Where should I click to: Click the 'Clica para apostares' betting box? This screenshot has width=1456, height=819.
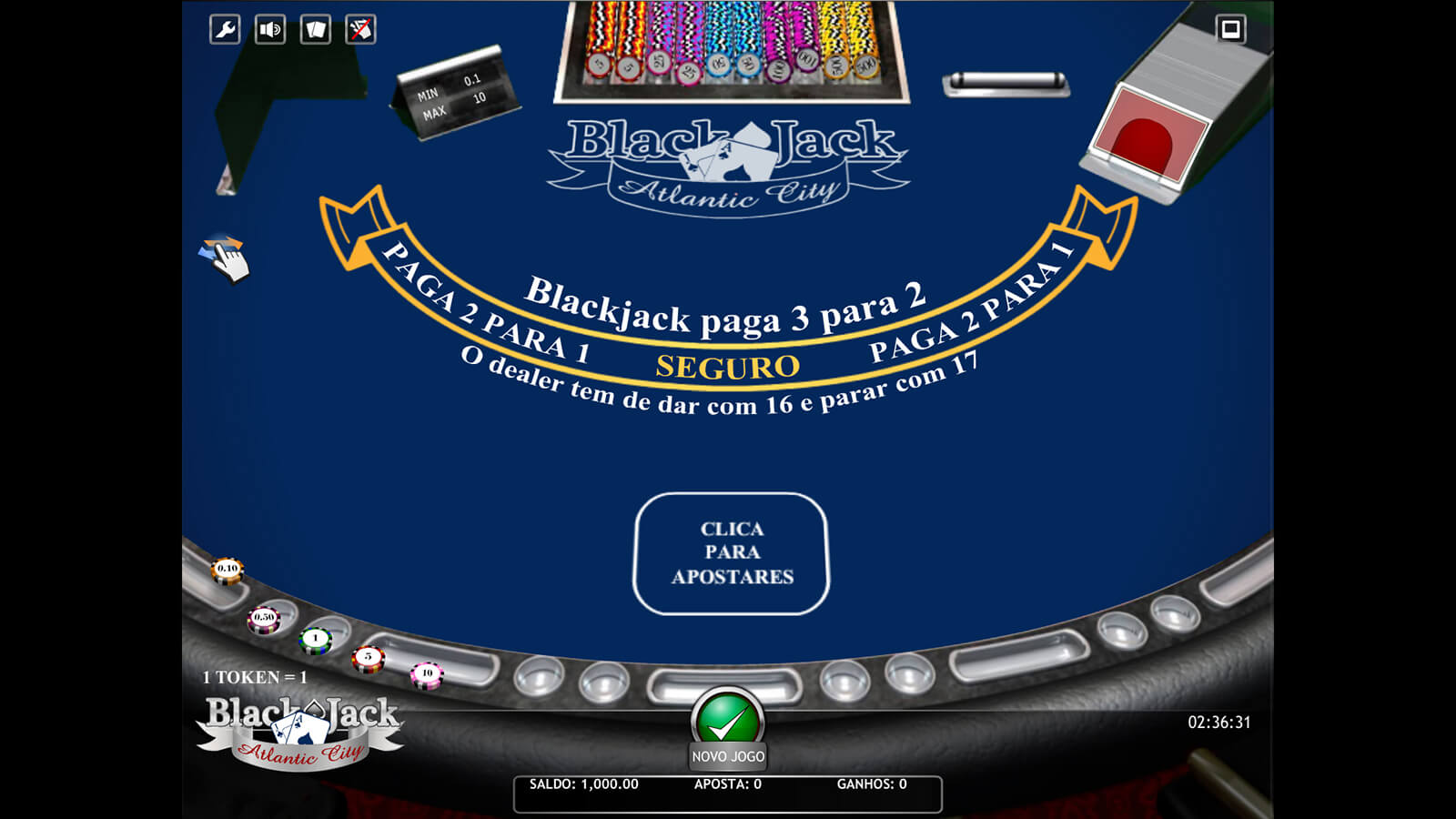point(731,553)
